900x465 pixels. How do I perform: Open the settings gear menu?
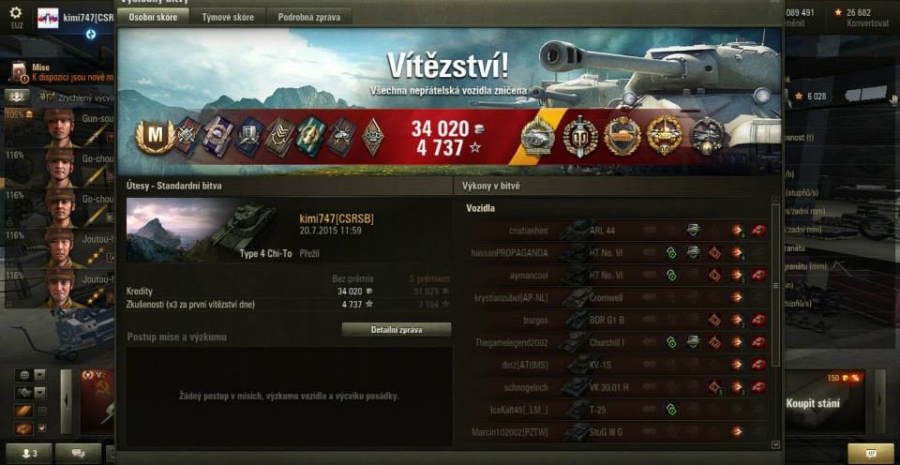click(15, 12)
